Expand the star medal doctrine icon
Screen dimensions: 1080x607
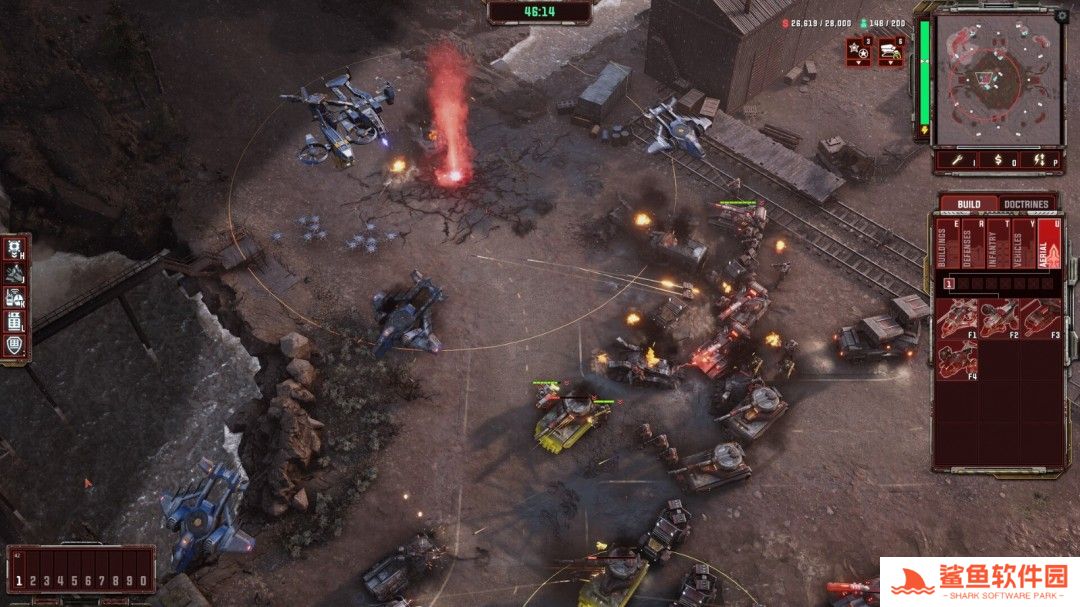pos(859,50)
